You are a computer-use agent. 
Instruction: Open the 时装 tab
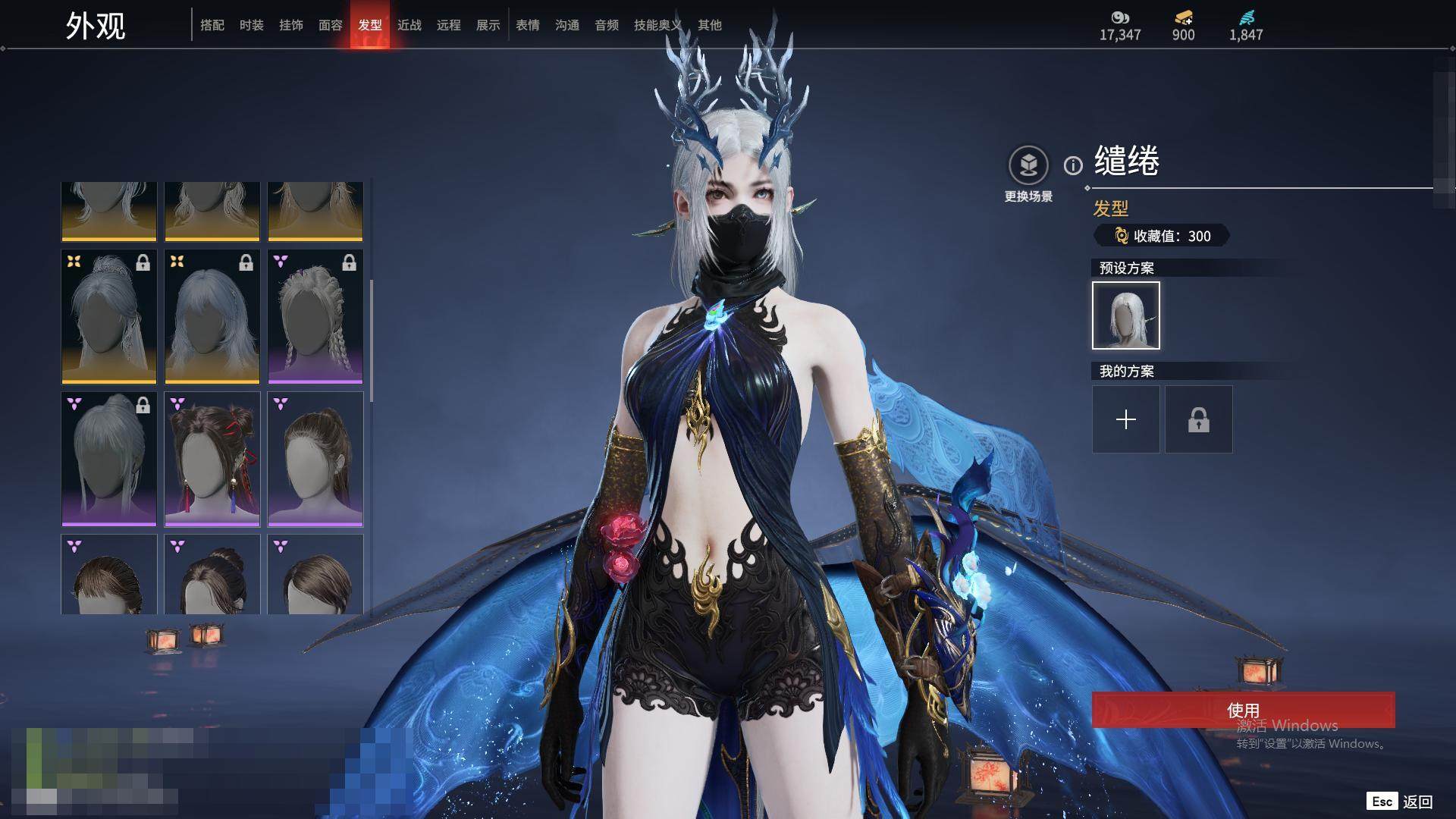tap(252, 25)
